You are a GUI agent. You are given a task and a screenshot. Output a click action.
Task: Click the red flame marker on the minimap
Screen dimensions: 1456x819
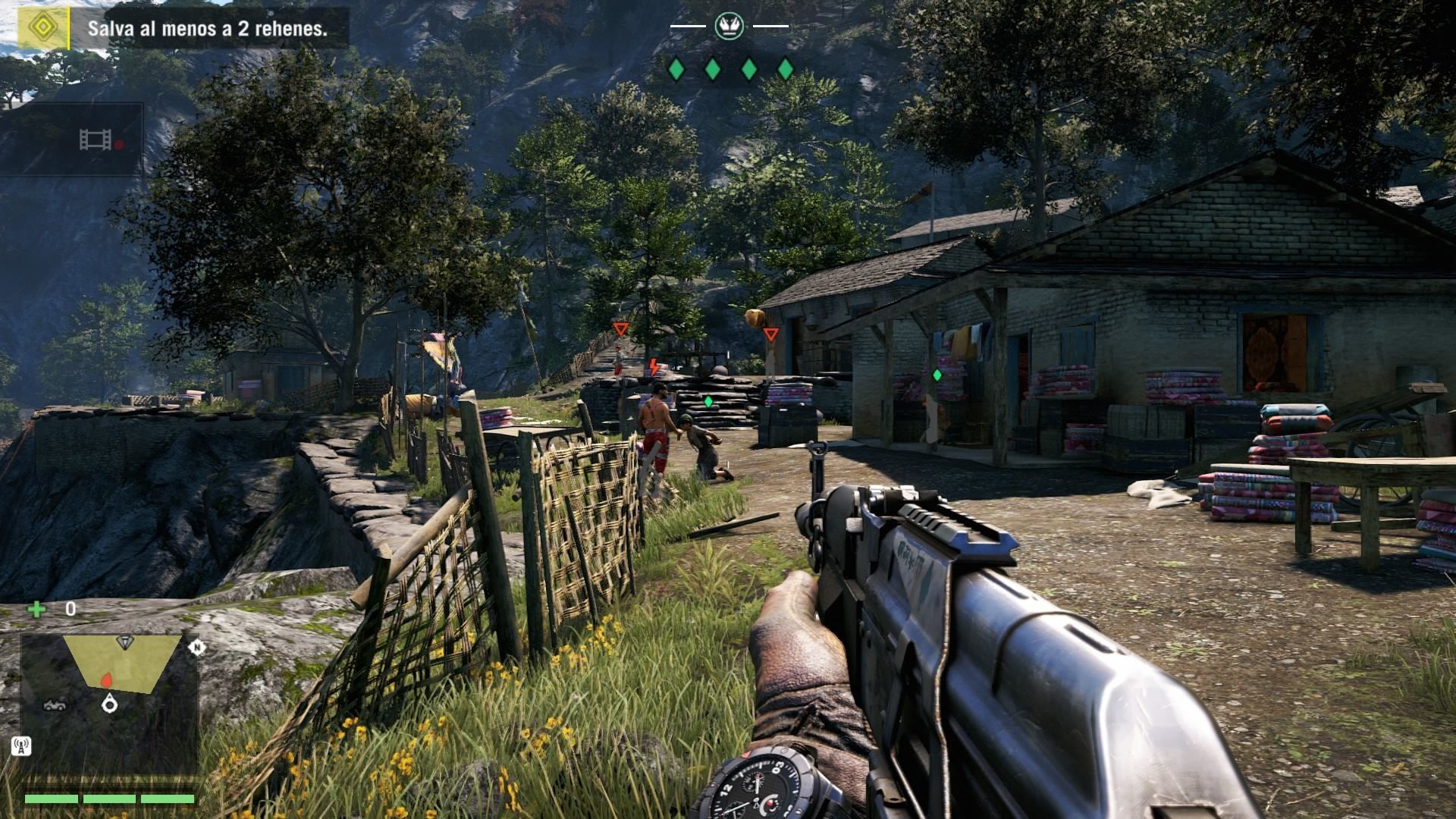(x=106, y=679)
